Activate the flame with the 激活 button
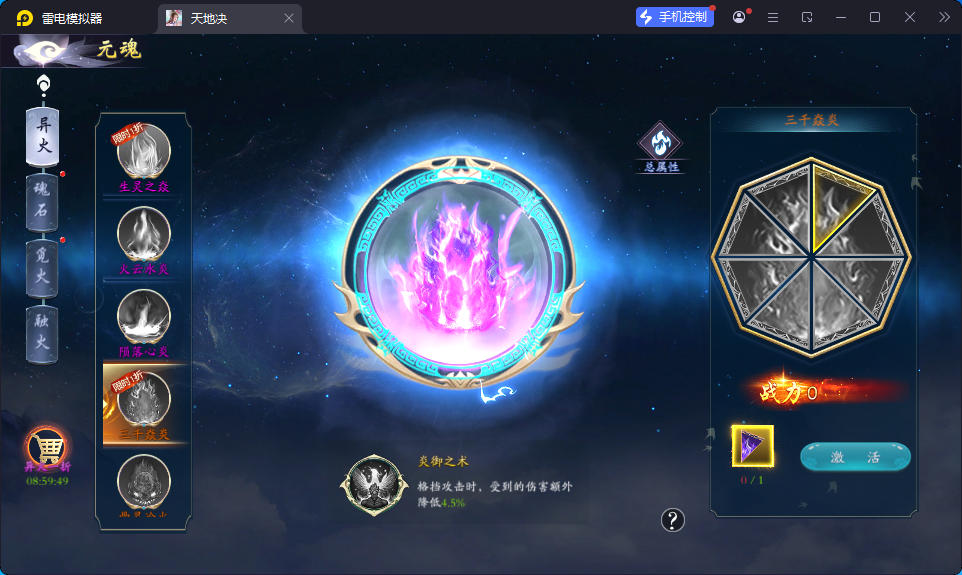Image resolution: width=962 pixels, height=575 pixels. (855, 457)
